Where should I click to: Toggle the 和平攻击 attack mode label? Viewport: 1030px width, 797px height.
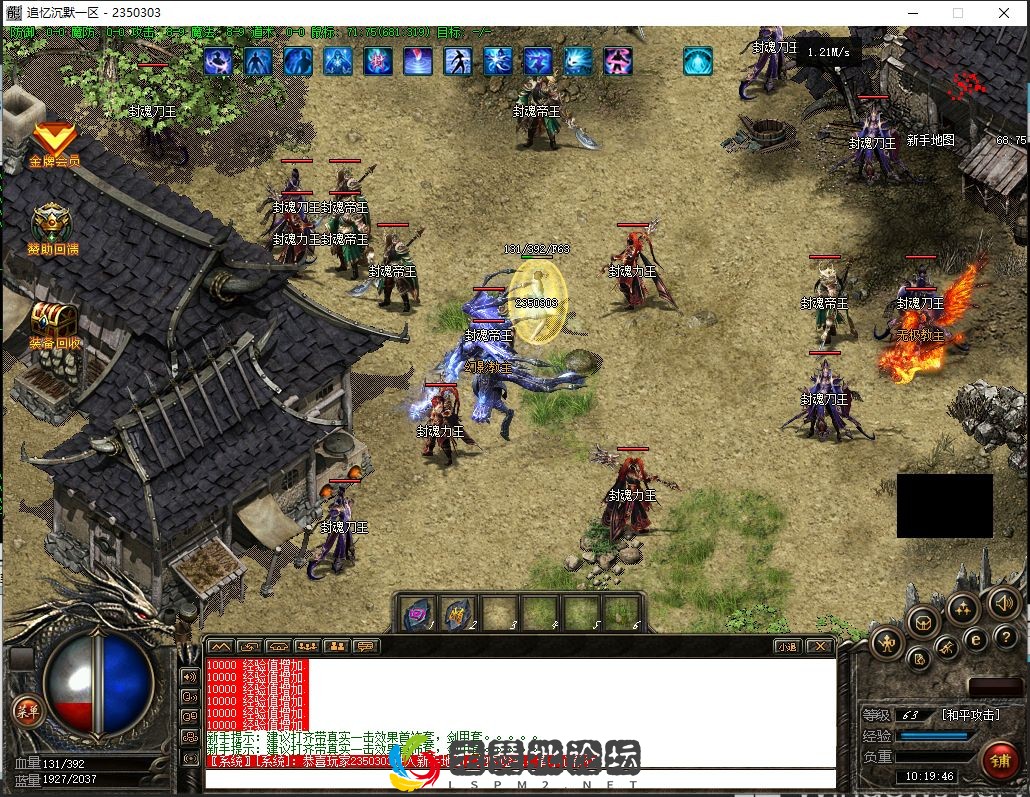[x=970, y=715]
